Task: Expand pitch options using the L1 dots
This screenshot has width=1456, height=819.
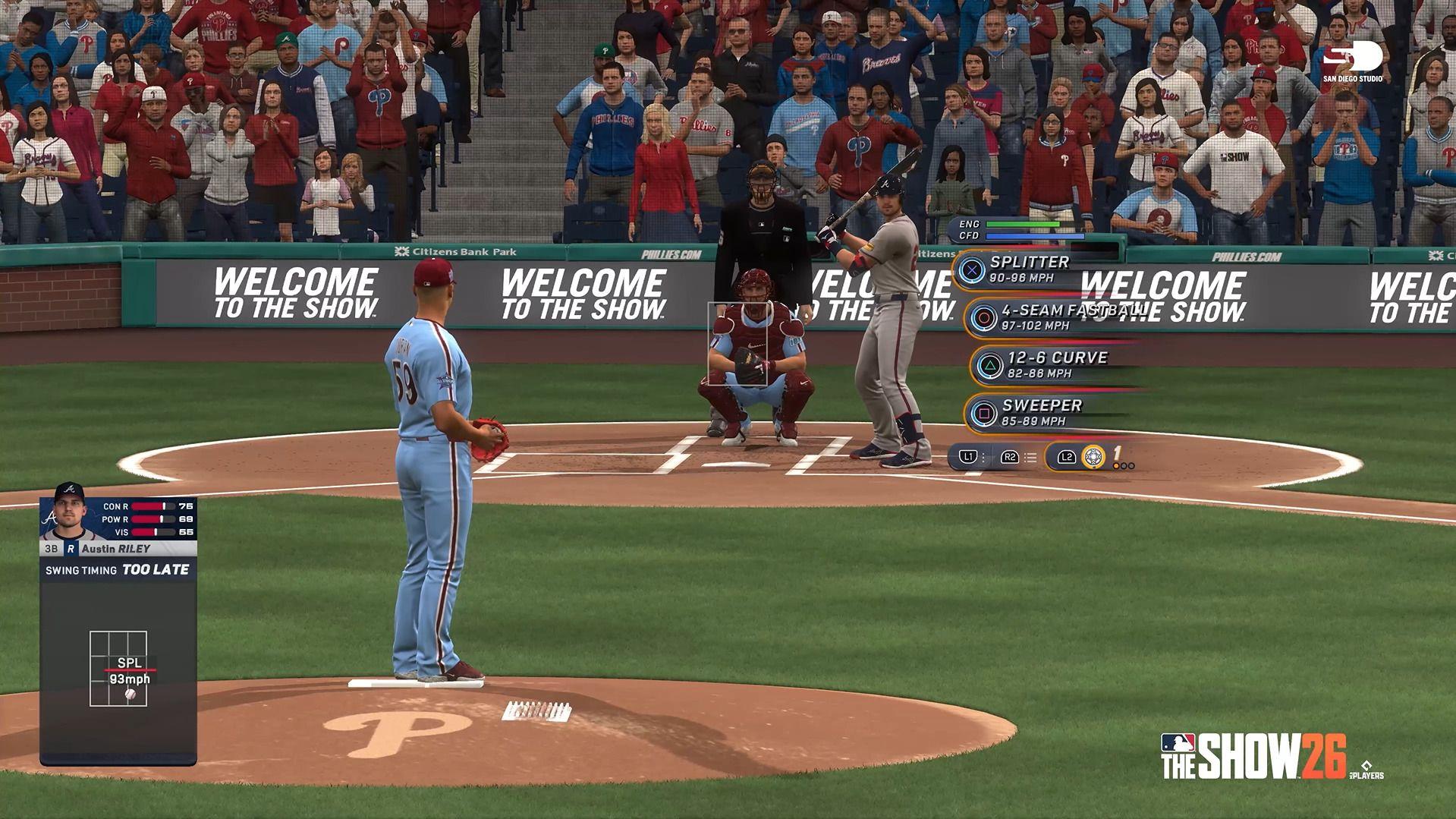Action: tap(983, 456)
